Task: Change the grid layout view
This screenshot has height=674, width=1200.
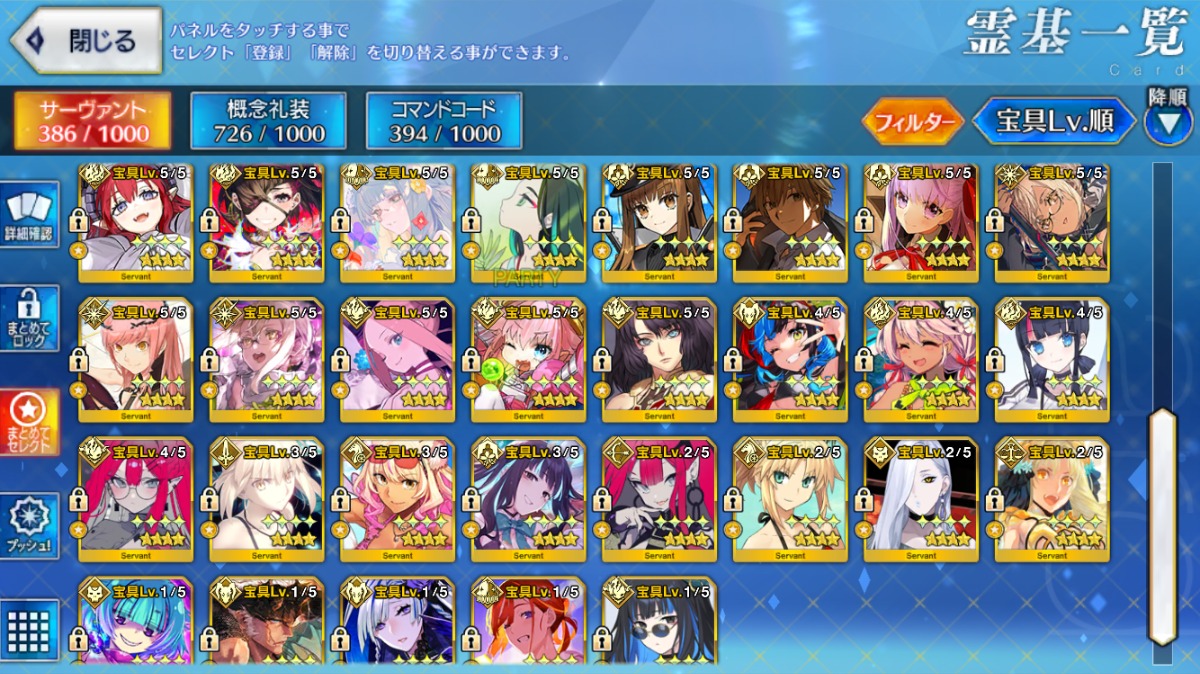Action: click(29, 630)
